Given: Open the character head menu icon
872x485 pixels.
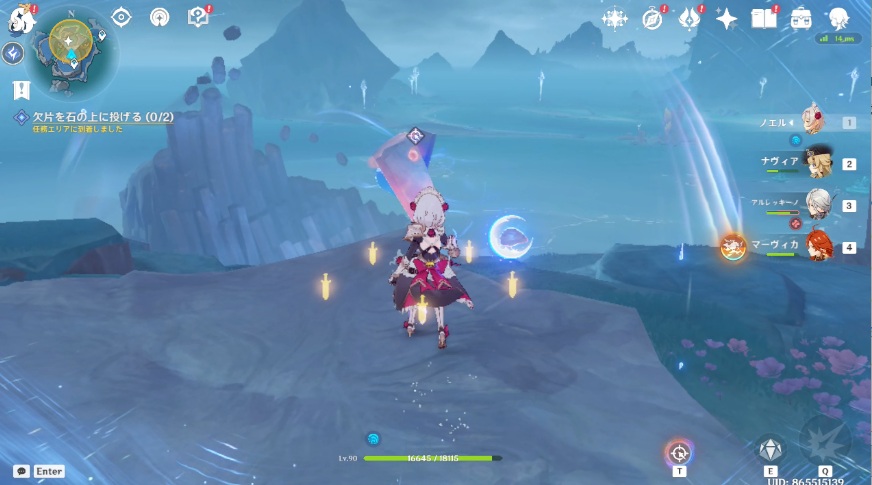Looking at the screenshot, I should pyautogui.click(x=838, y=19).
